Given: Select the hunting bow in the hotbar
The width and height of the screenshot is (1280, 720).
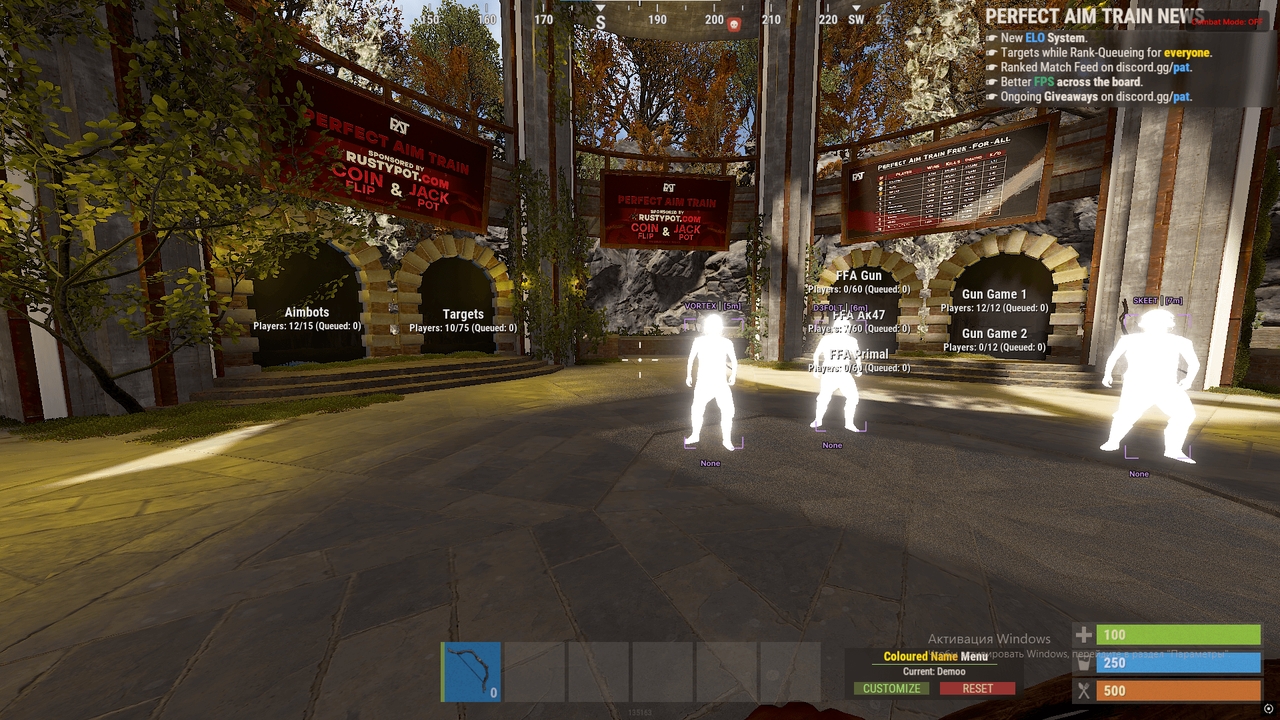Looking at the screenshot, I should 470,672.
